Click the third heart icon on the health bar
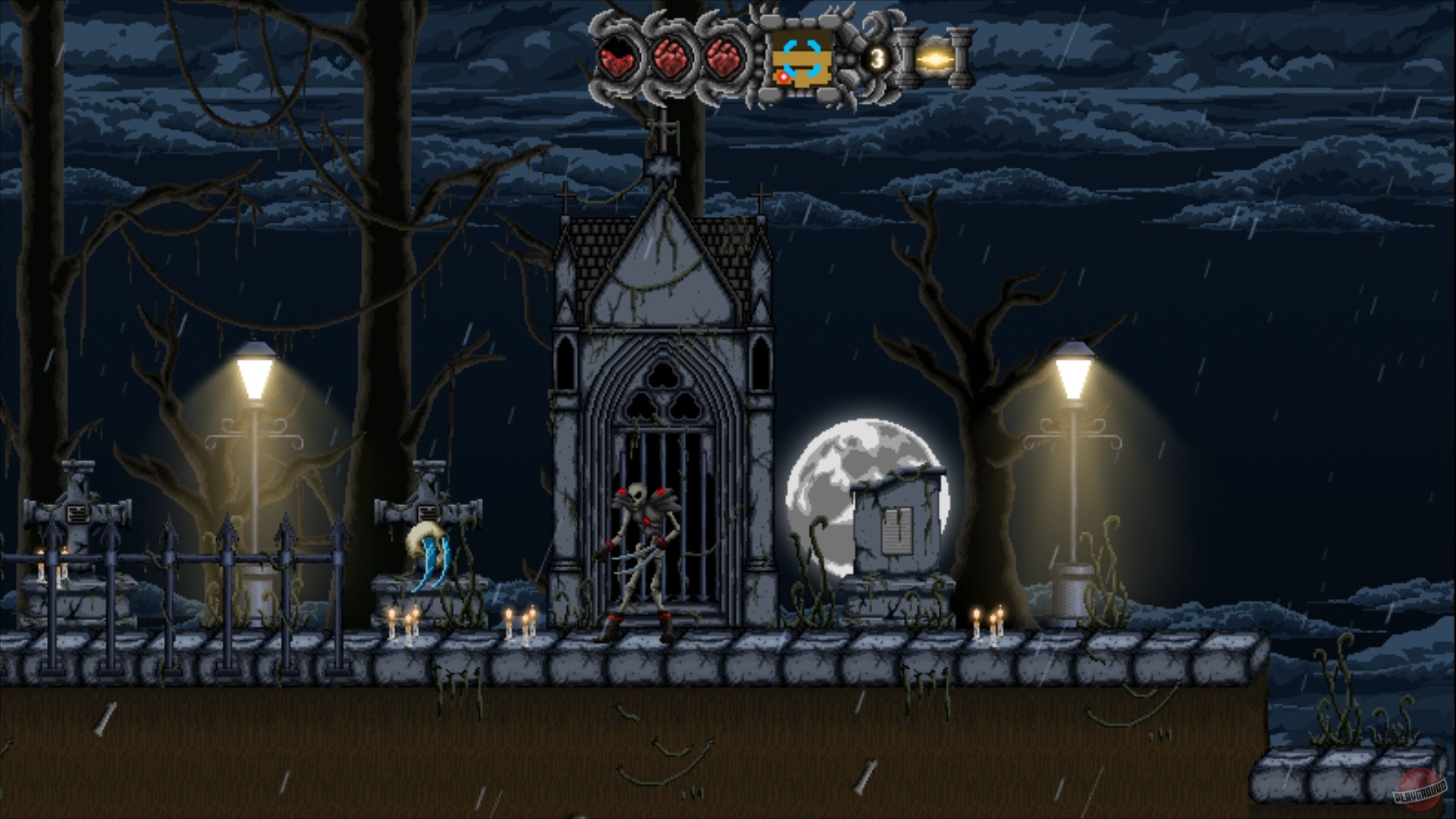1456x819 pixels. 723,59
